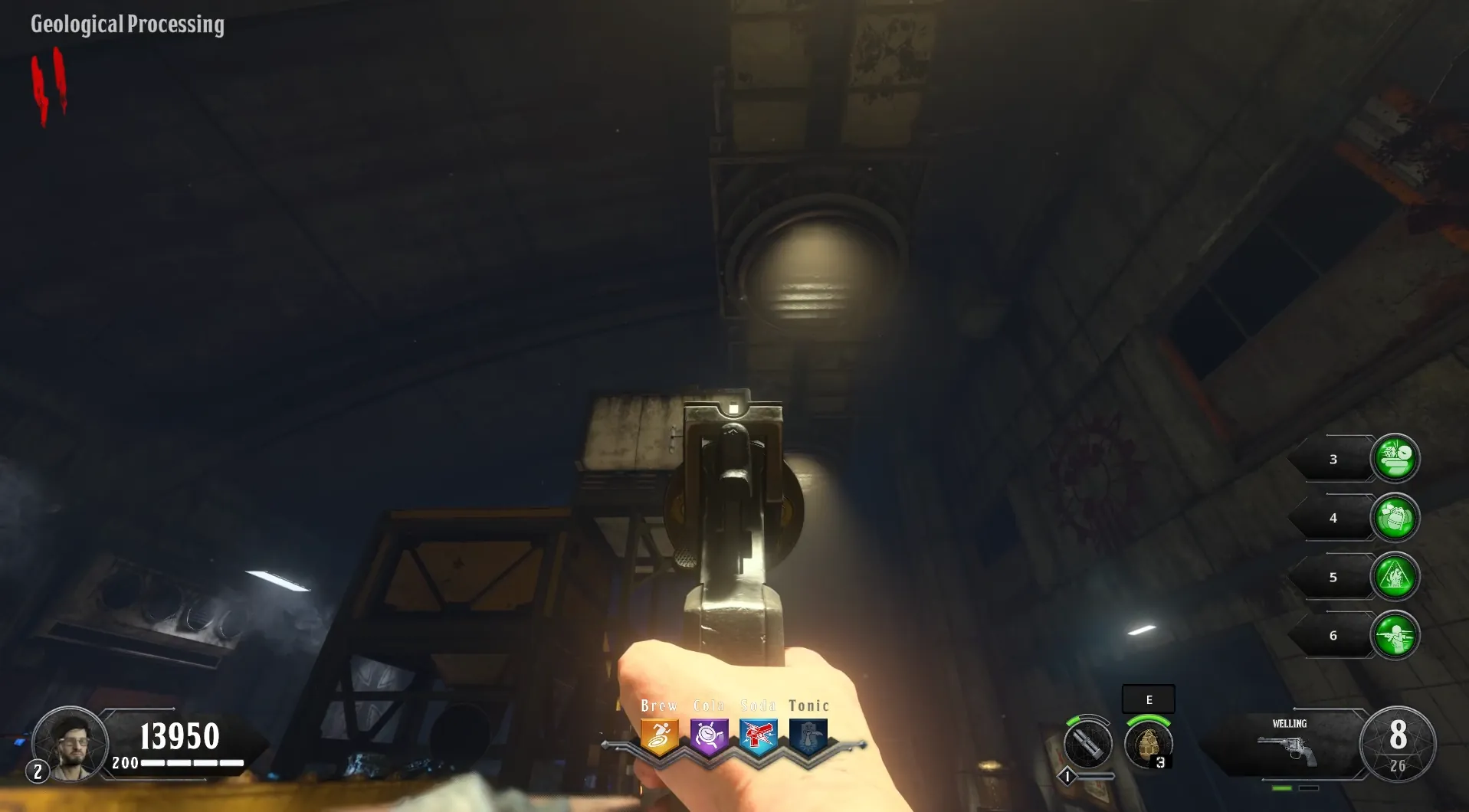The width and height of the screenshot is (1469, 812).
Task: Click the player character portrait
Action: pos(70,743)
